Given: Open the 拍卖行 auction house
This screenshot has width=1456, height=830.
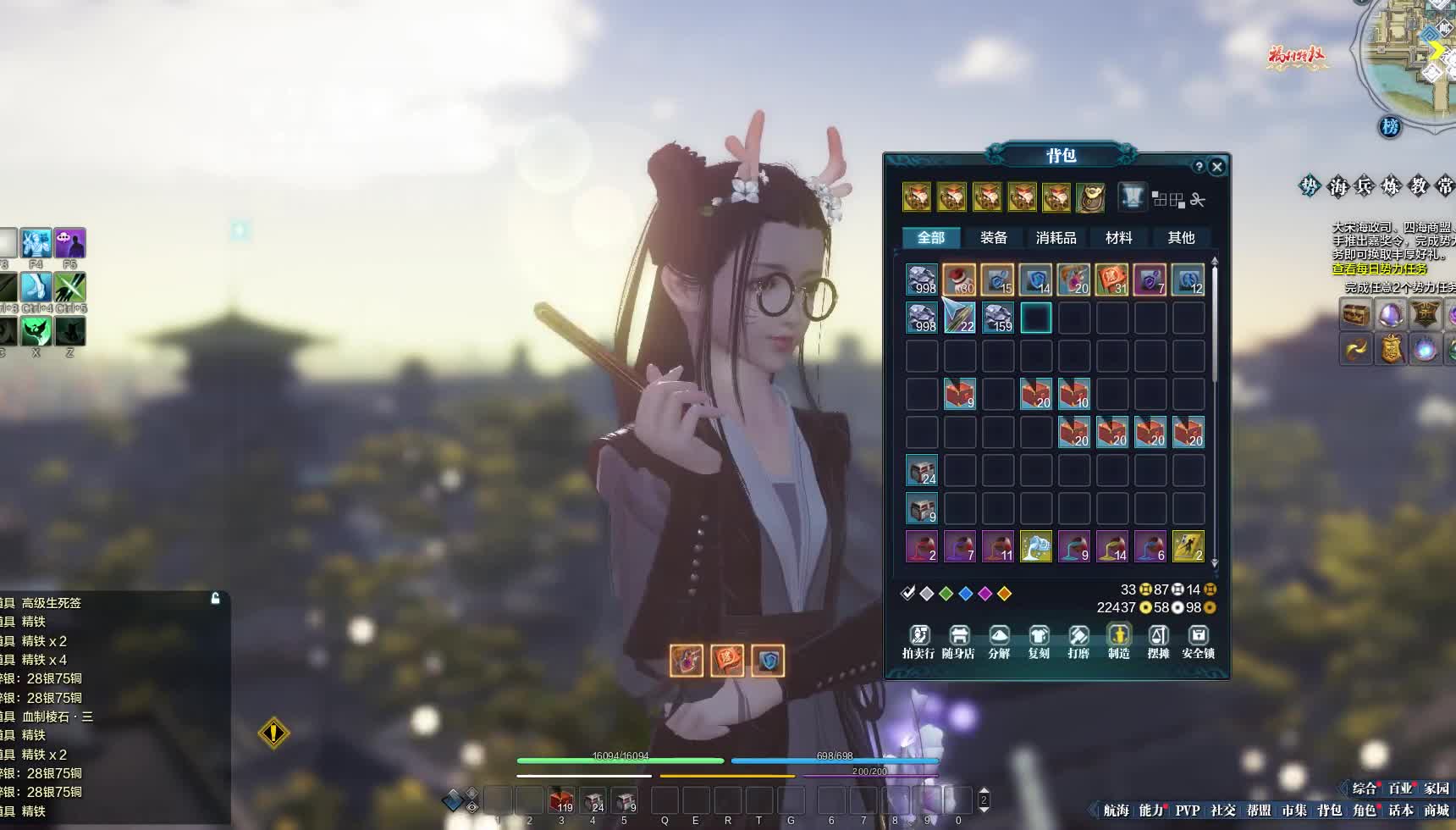Looking at the screenshot, I should tap(918, 641).
